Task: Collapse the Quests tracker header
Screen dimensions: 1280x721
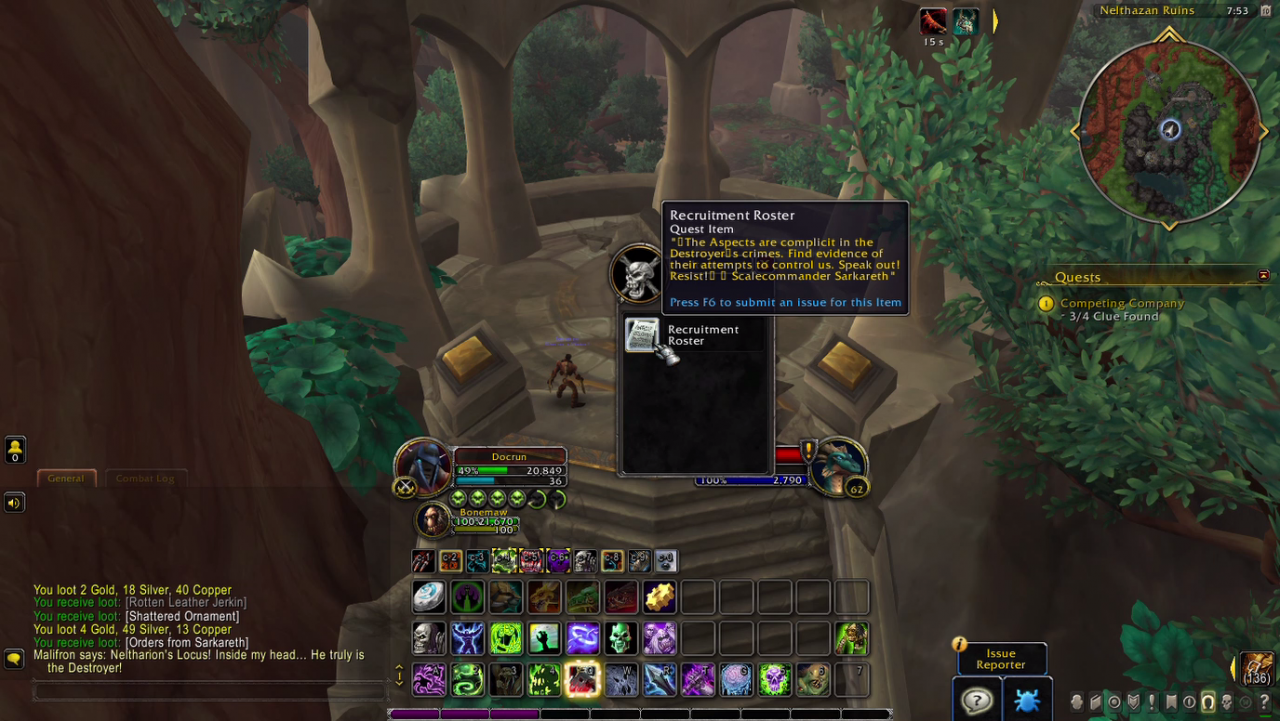Action: 1263,276
